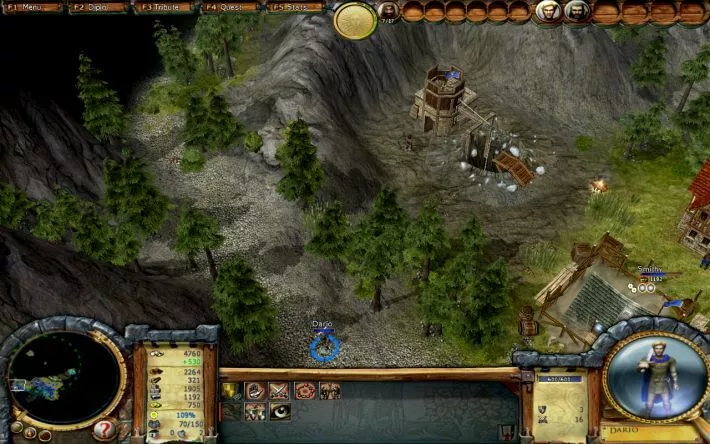
Task: Open the F3 Tribute panel
Action: [164, 7]
